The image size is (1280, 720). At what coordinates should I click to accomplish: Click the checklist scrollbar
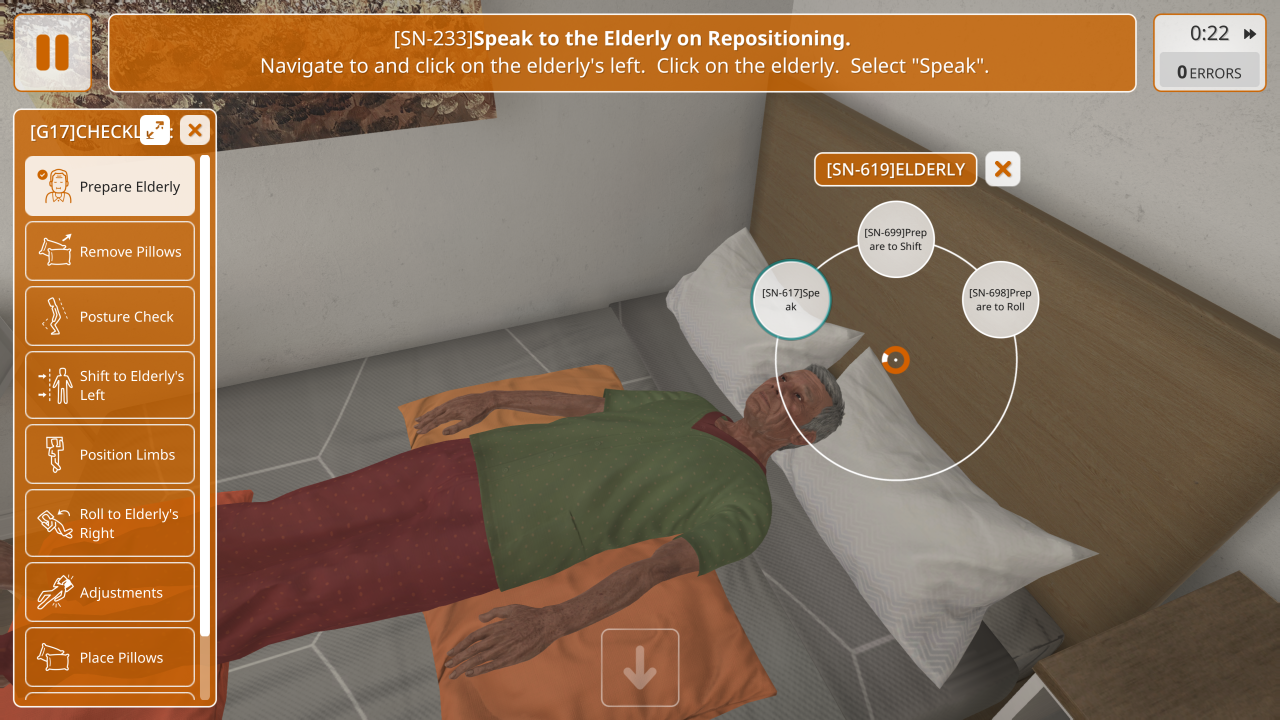205,400
